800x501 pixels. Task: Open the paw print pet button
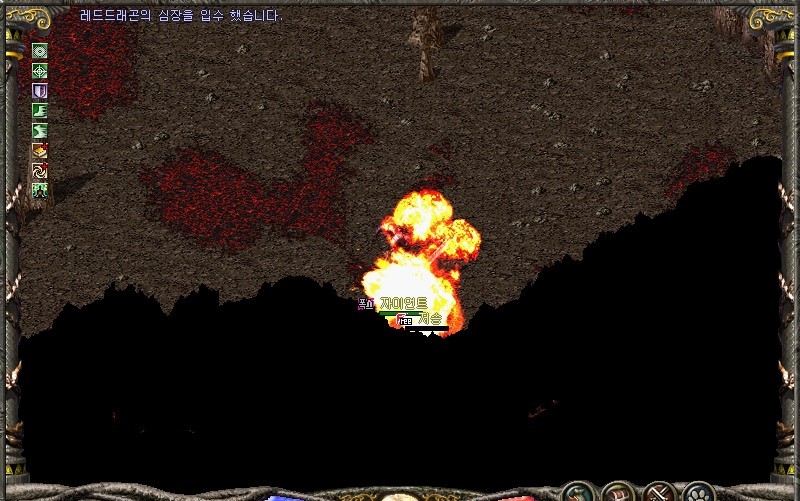[x=696, y=492]
